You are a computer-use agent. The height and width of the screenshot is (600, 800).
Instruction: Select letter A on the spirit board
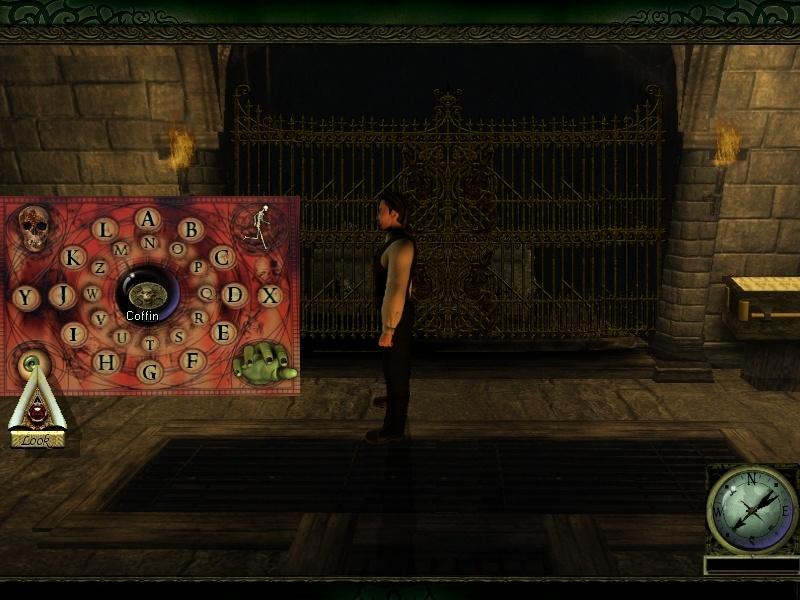pos(149,219)
